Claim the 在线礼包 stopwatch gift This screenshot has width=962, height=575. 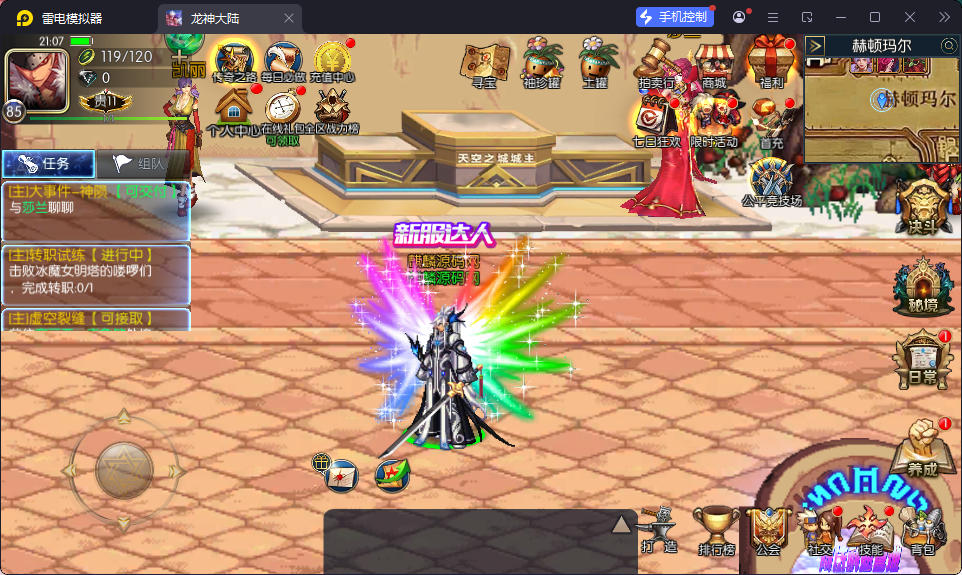tap(286, 110)
